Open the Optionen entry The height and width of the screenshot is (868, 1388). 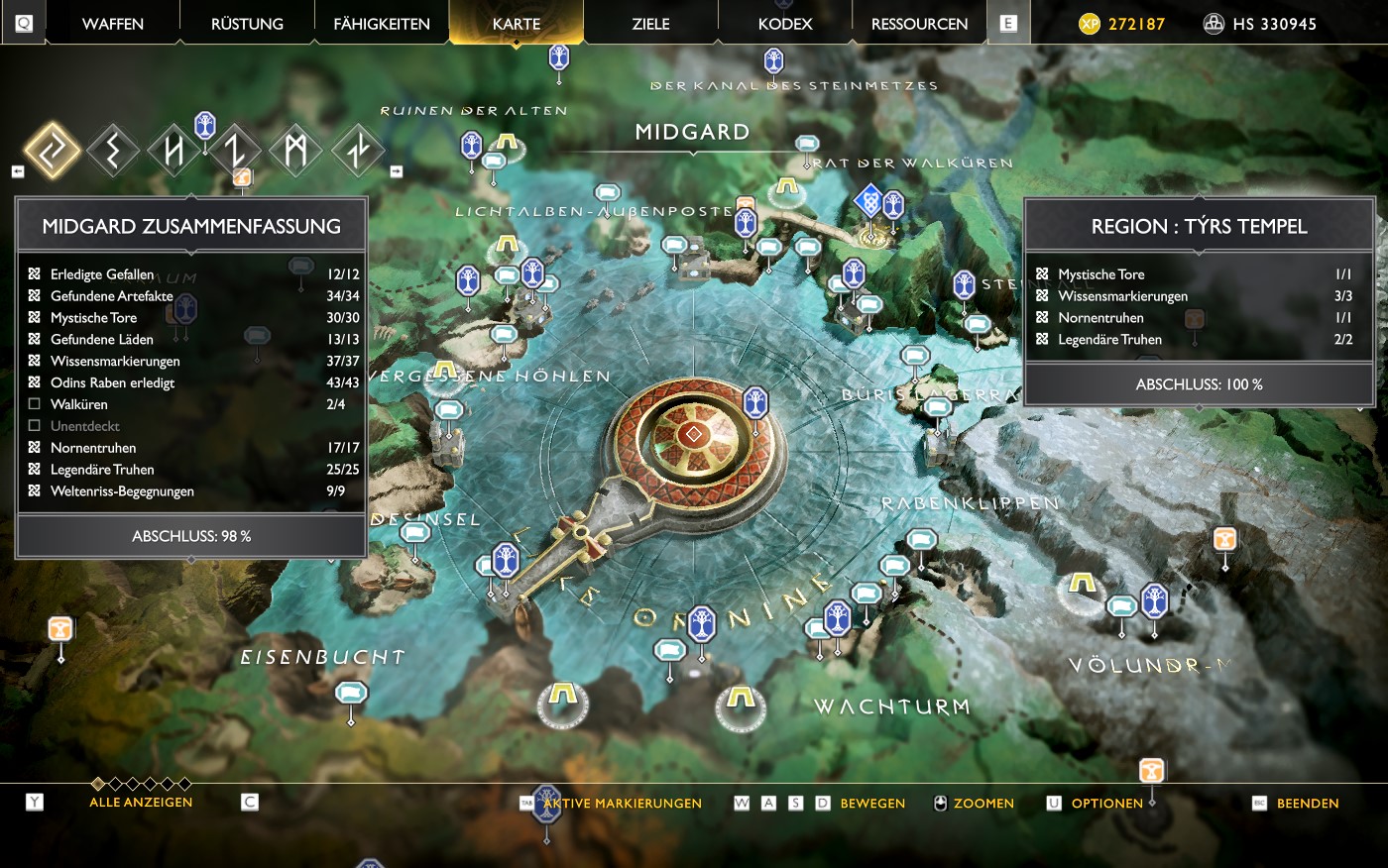tap(1106, 804)
